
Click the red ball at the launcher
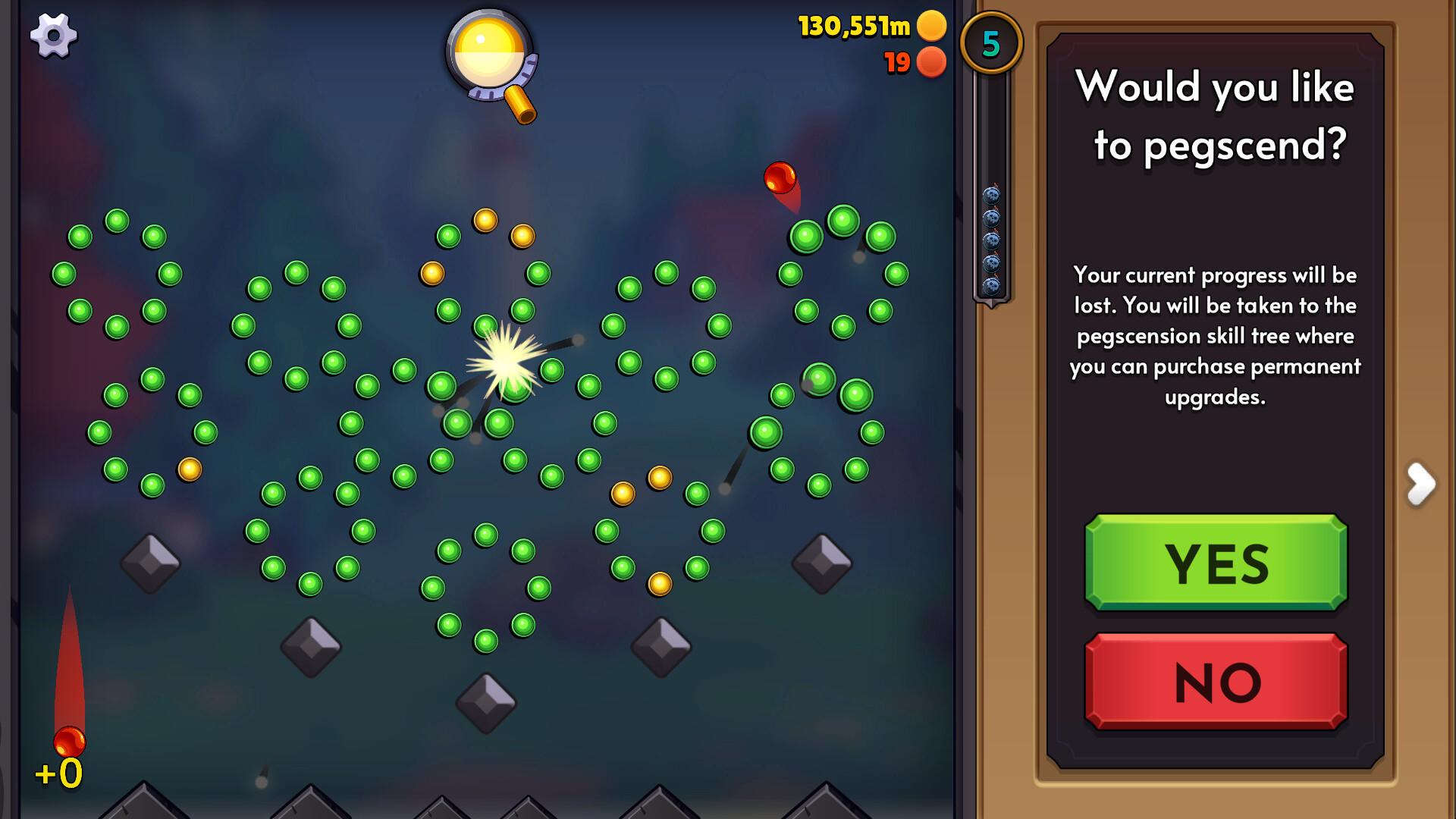point(71,739)
